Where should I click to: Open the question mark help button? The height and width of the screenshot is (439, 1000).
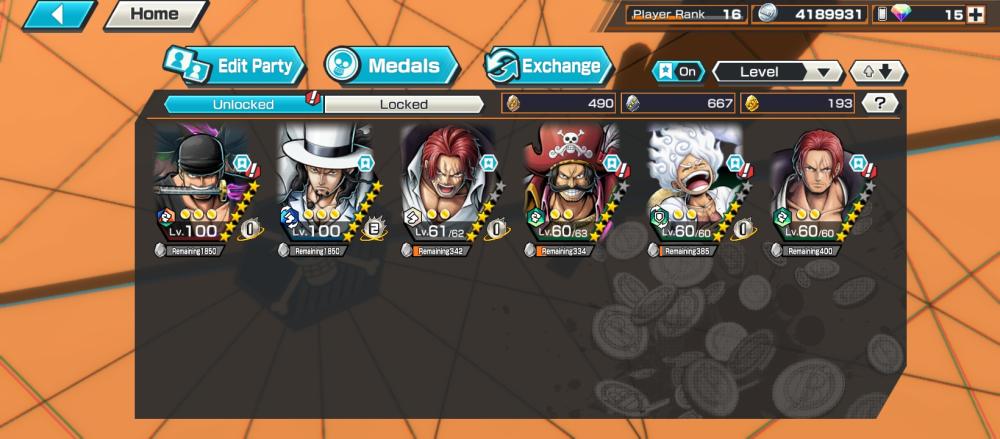tap(879, 103)
